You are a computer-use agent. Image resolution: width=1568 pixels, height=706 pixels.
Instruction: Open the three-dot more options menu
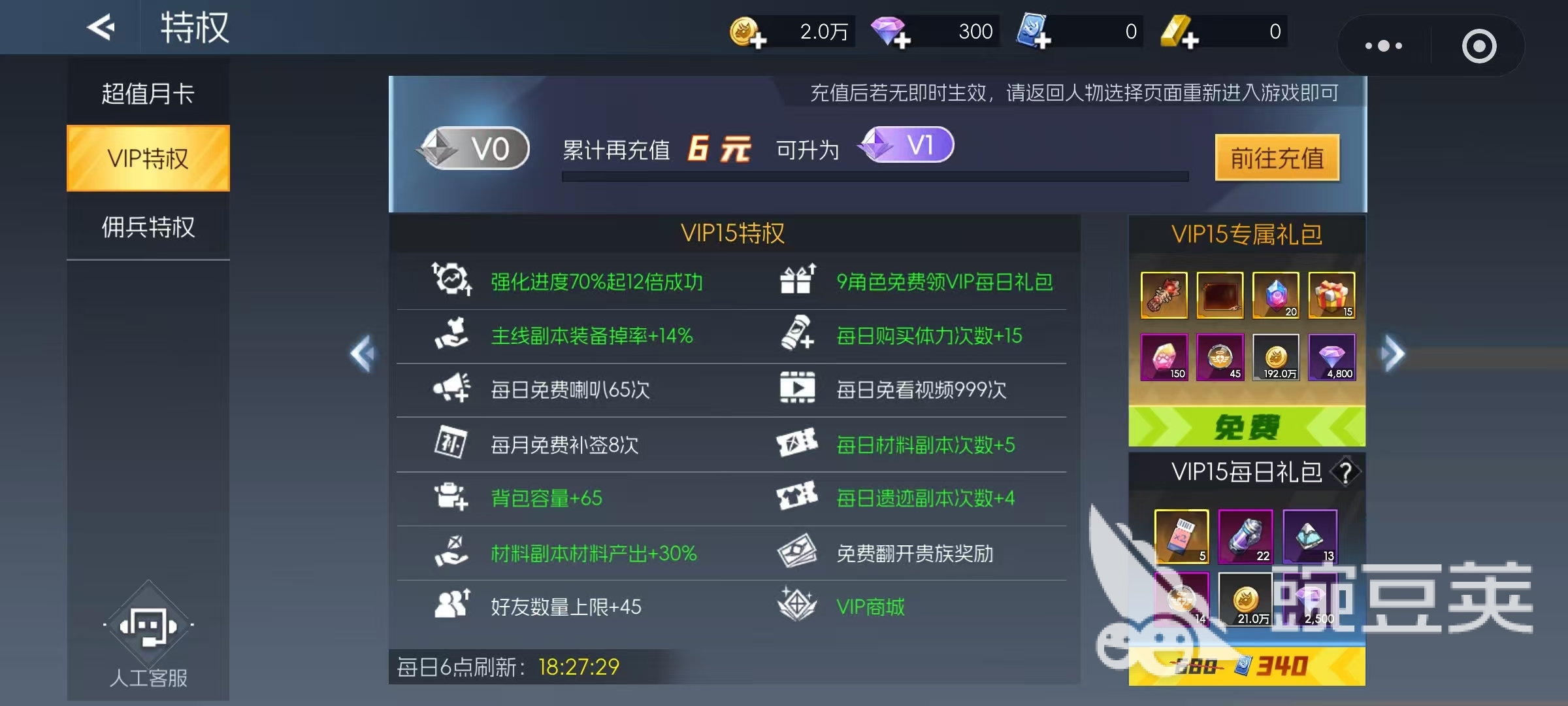click(1384, 46)
